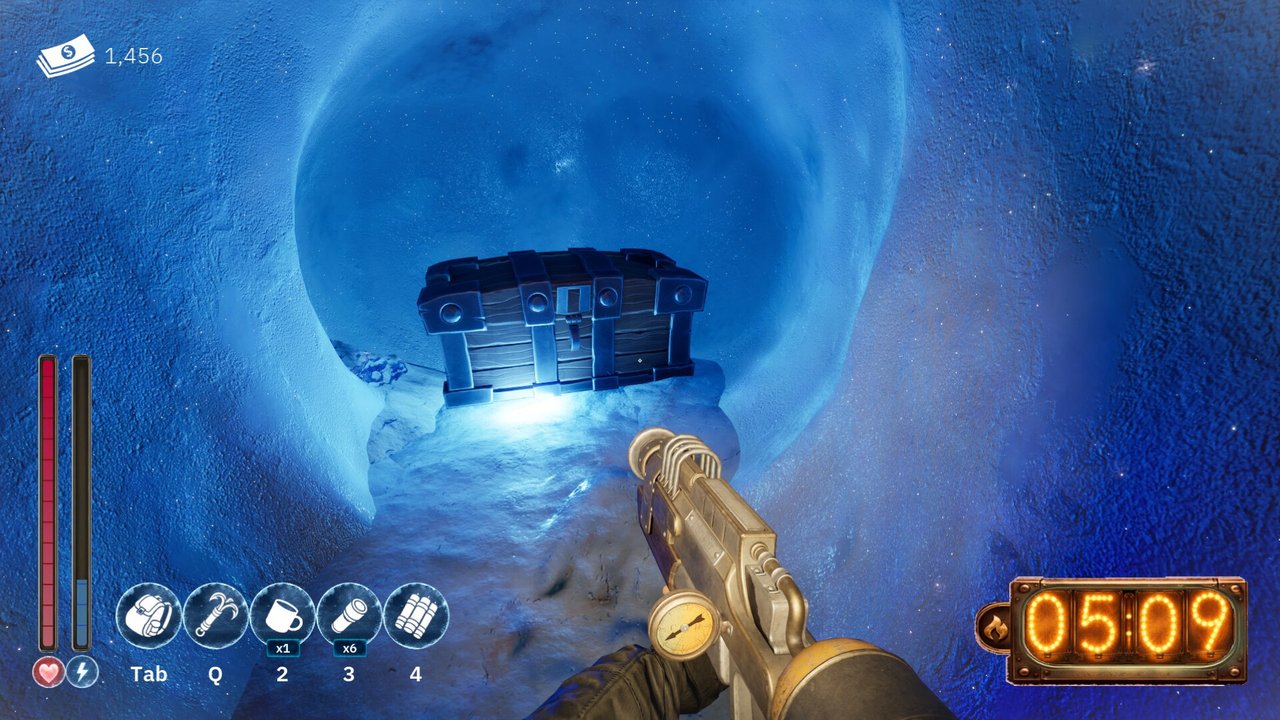Use the coffee mug item
The width and height of the screenshot is (1280, 720).
pyautogui.click(x=282, y=616)
